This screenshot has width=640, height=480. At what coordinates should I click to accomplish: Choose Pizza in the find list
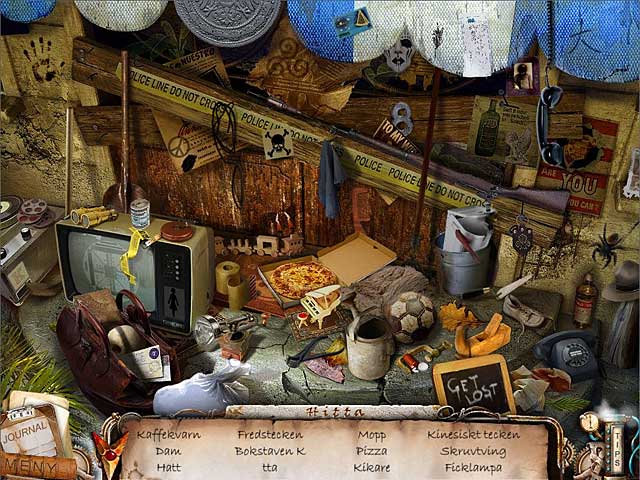[x=371, y=451]
